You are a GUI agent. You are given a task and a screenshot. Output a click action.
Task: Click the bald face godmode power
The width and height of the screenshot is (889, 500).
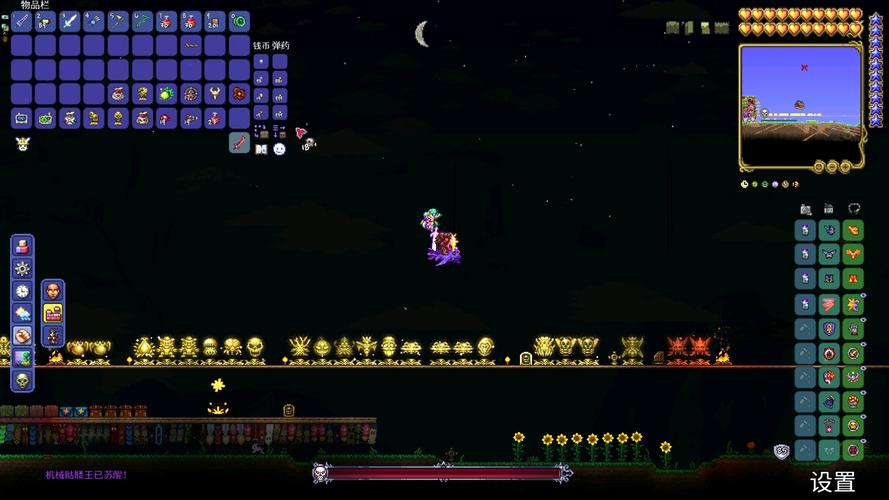pyautogui.click(x=53, y=291)
